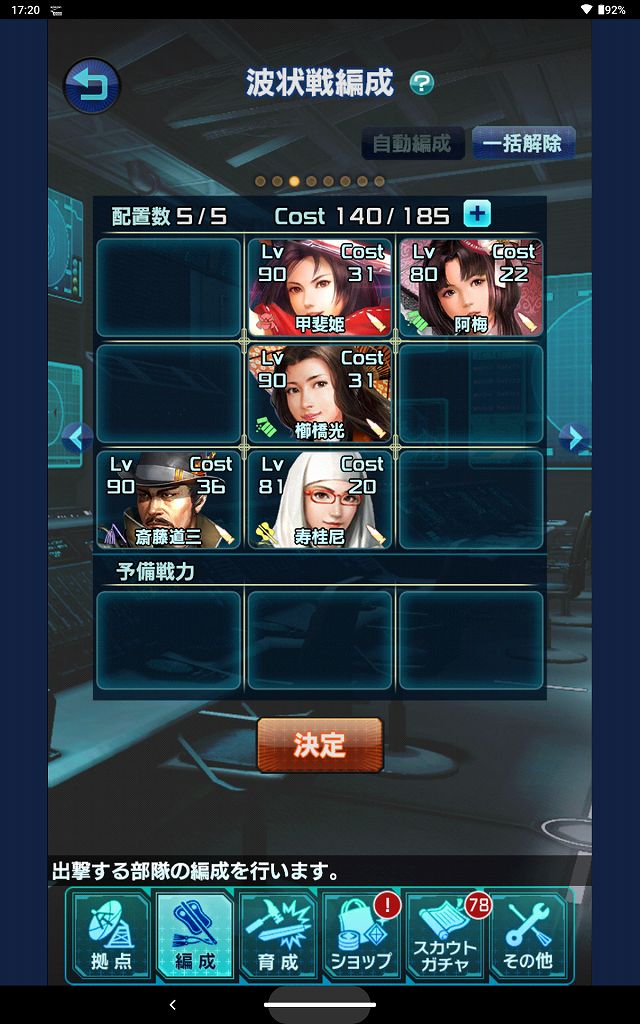
Task: Show the previous formation with left arrow
Action: [x=76, y=437]
